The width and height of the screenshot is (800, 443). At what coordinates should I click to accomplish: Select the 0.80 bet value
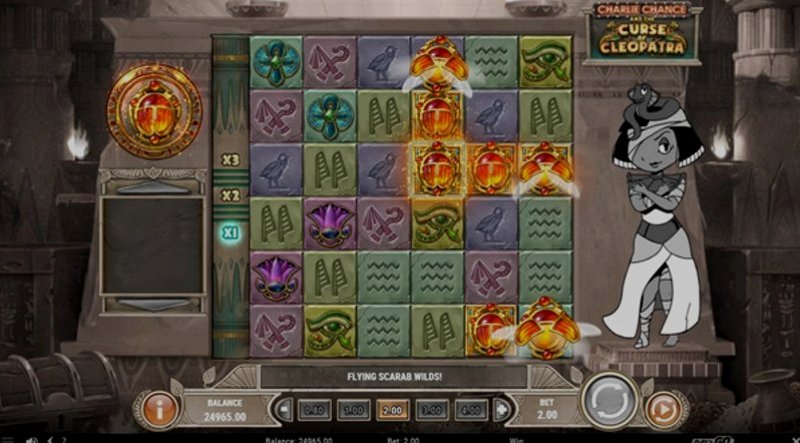pyautogui.click(x=313, y=409)
